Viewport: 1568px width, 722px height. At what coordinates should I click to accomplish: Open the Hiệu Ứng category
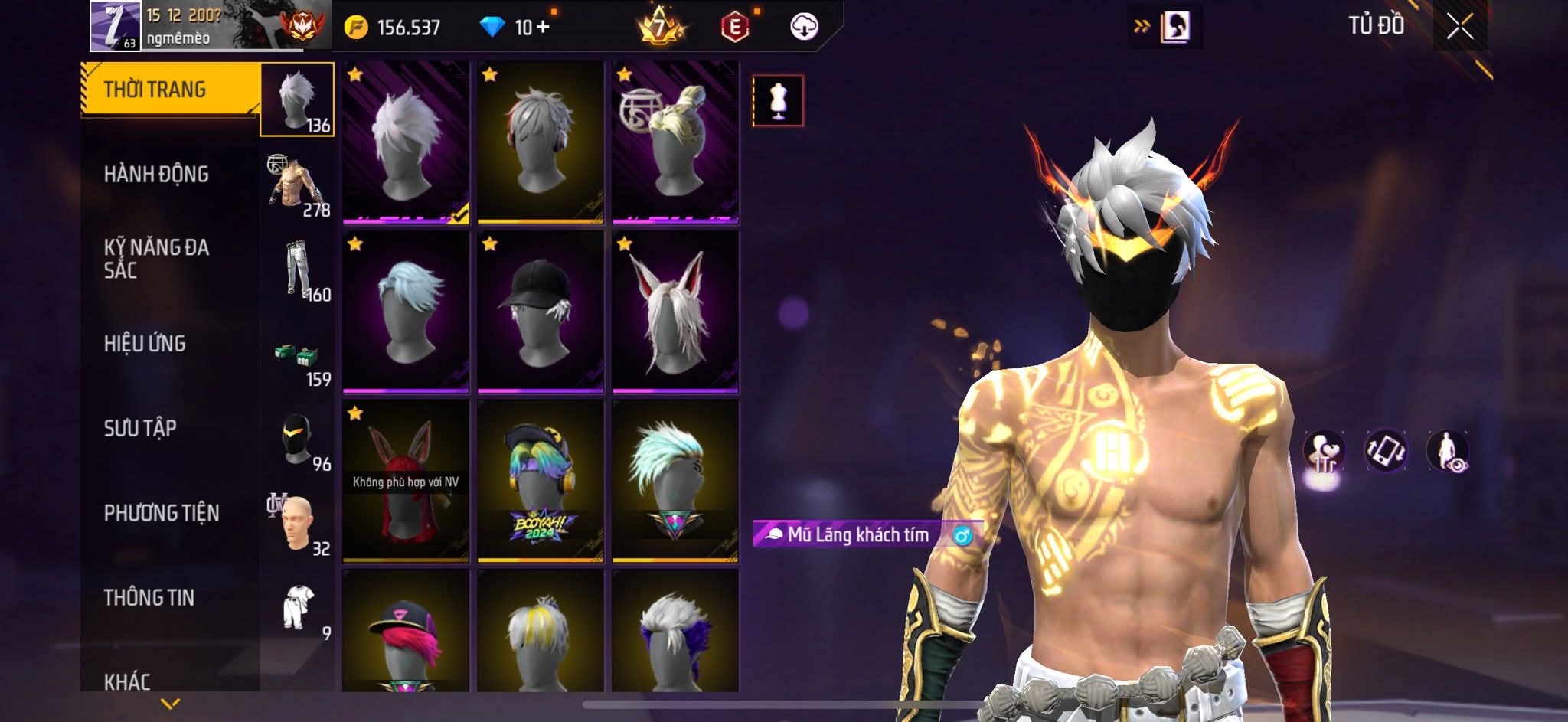point(145,344)
